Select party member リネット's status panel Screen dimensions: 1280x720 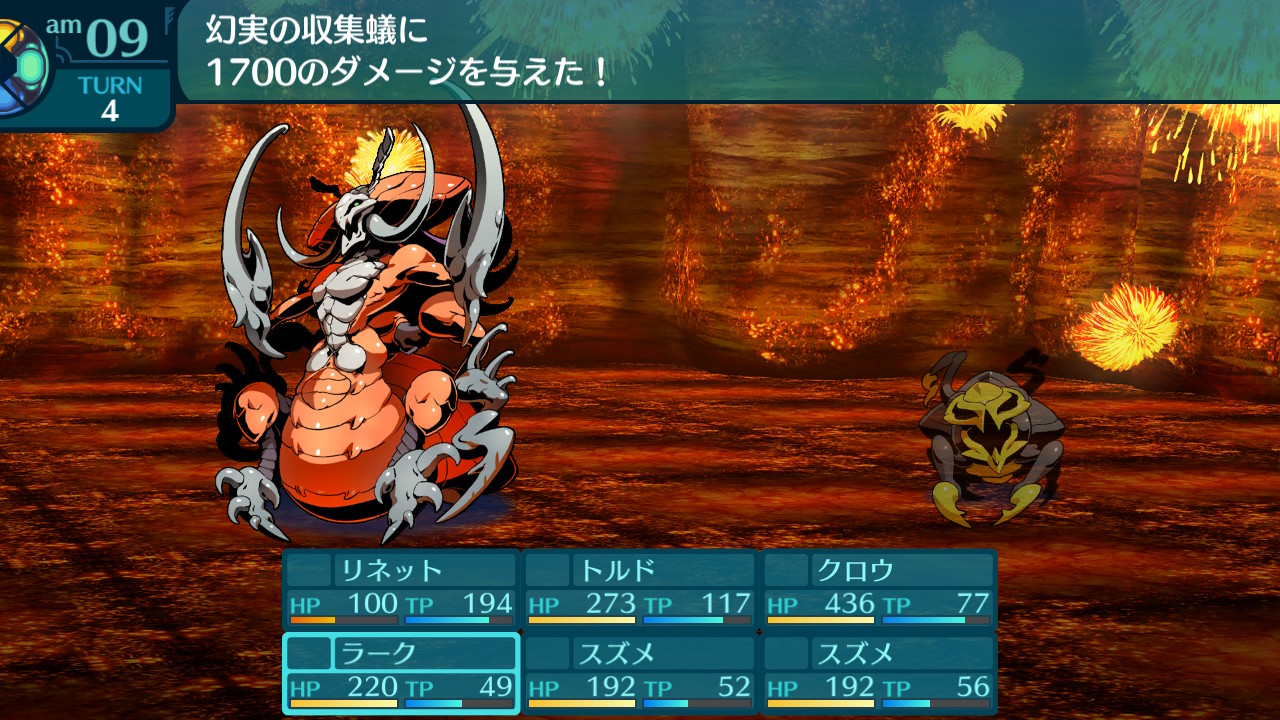point(401,589)
